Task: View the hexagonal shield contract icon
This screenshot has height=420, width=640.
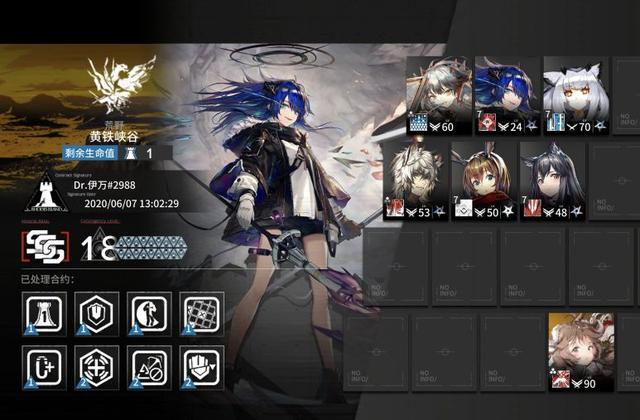Action: pyautogui.click(x=97, y=314)
